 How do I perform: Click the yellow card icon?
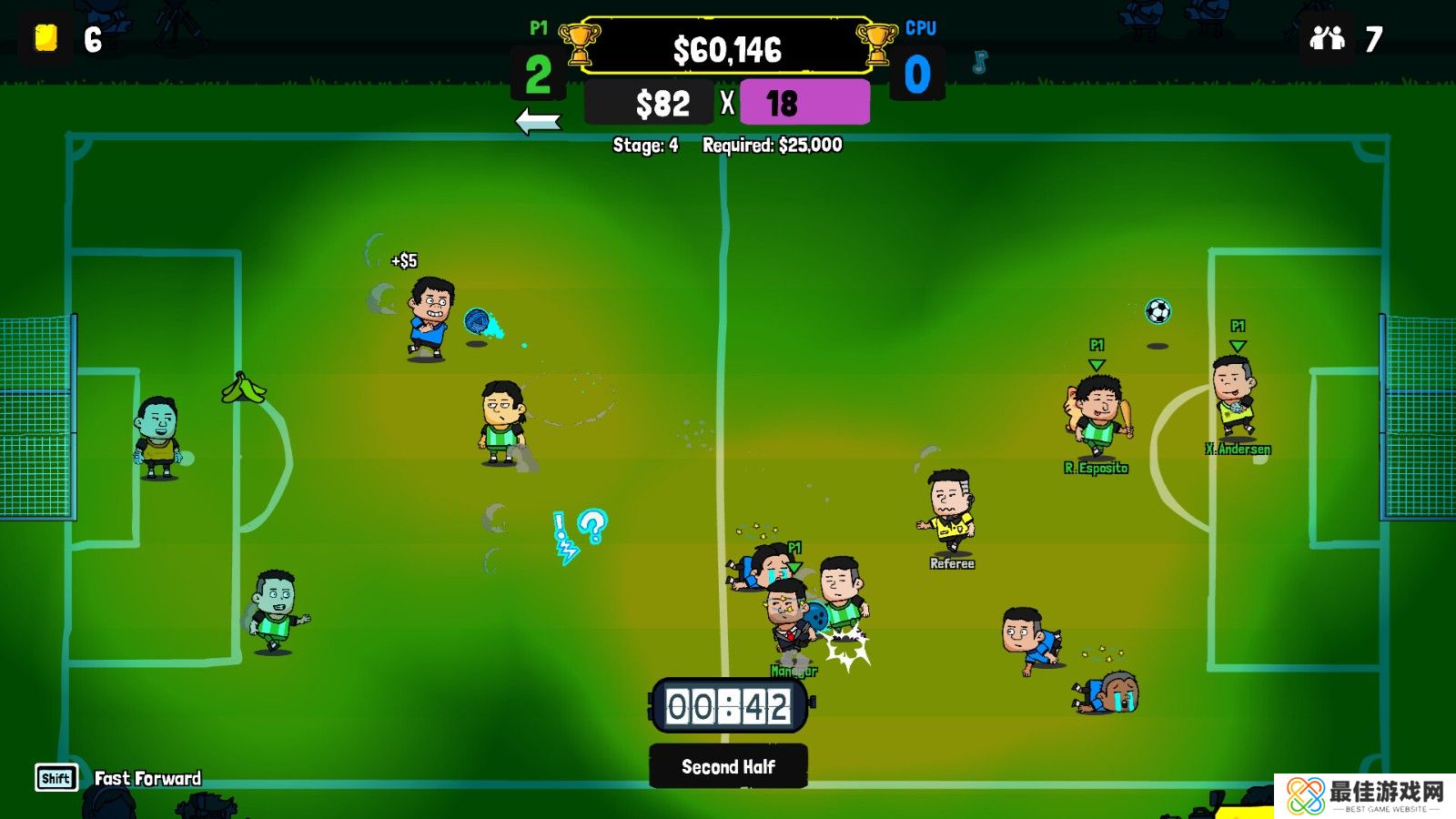(46, 38)
